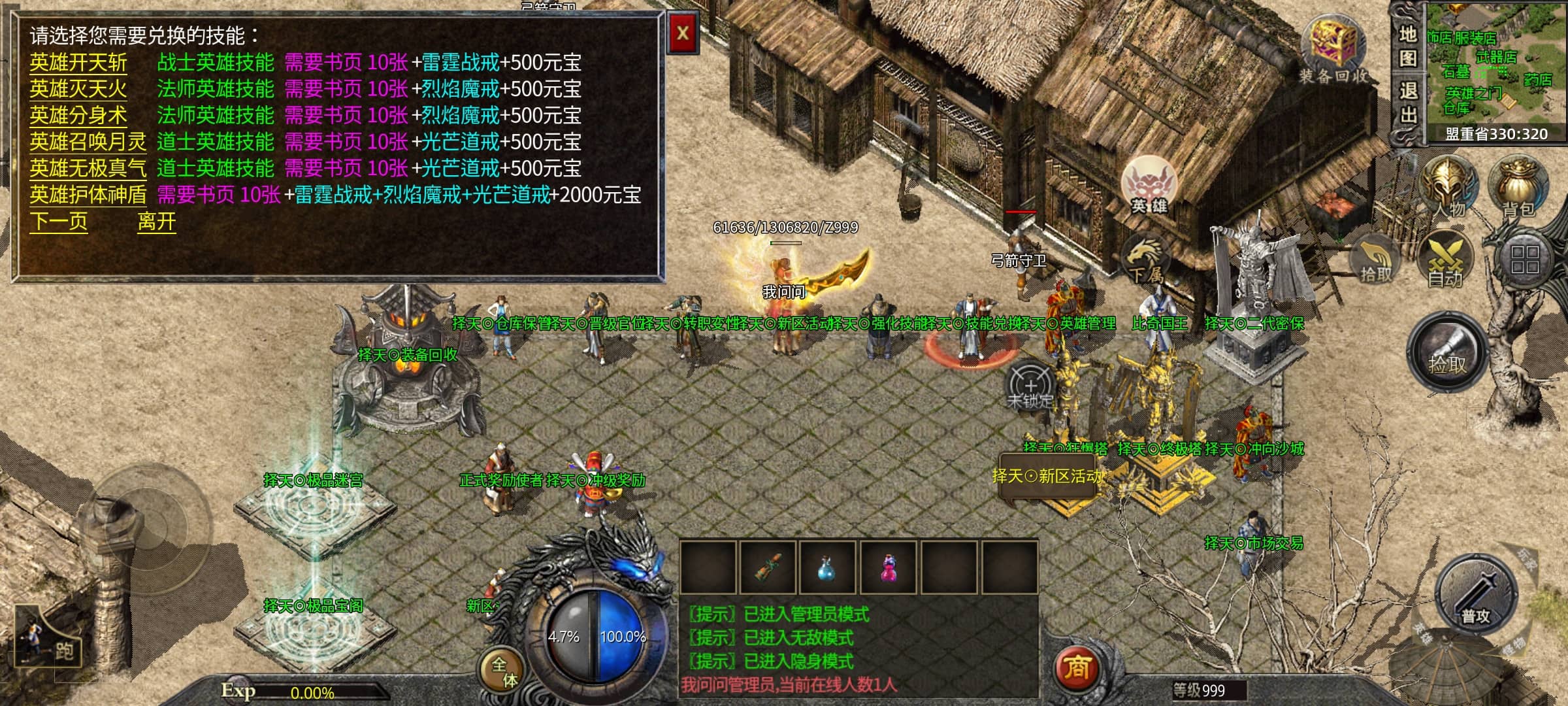Choose the 英雄开天斩 skill link
The width and height of the screenshot is (1568, 706).
78,63
